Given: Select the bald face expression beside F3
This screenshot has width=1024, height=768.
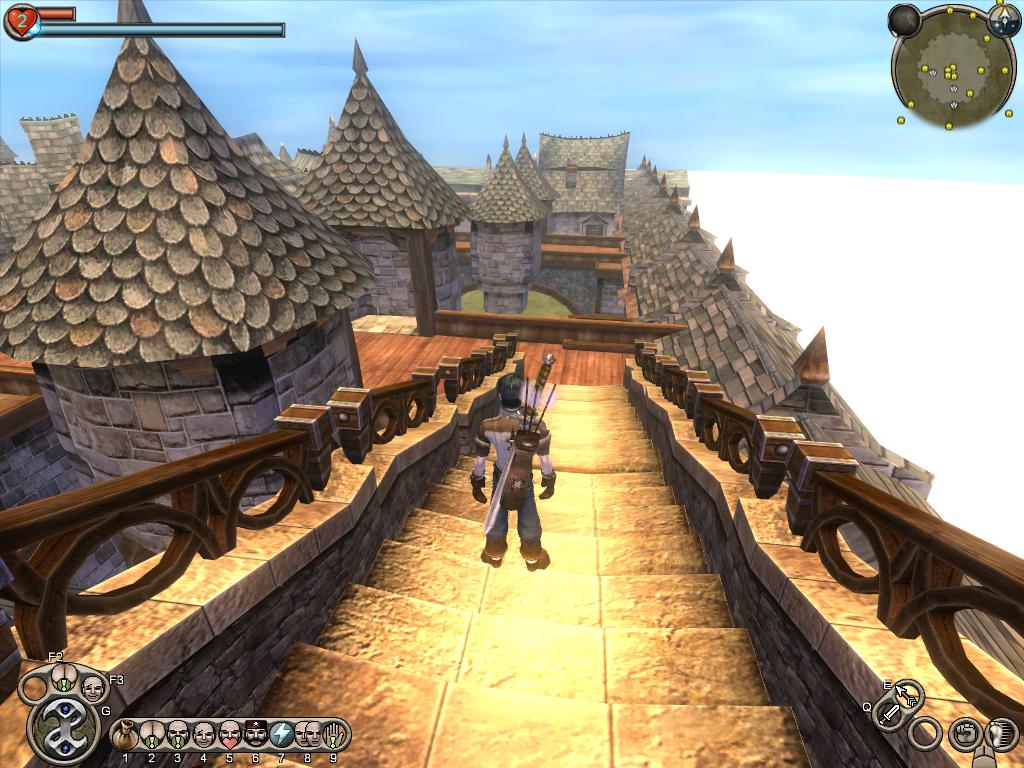Looking at the screenshot, I should pyautogui.click(x=92, y=687).
